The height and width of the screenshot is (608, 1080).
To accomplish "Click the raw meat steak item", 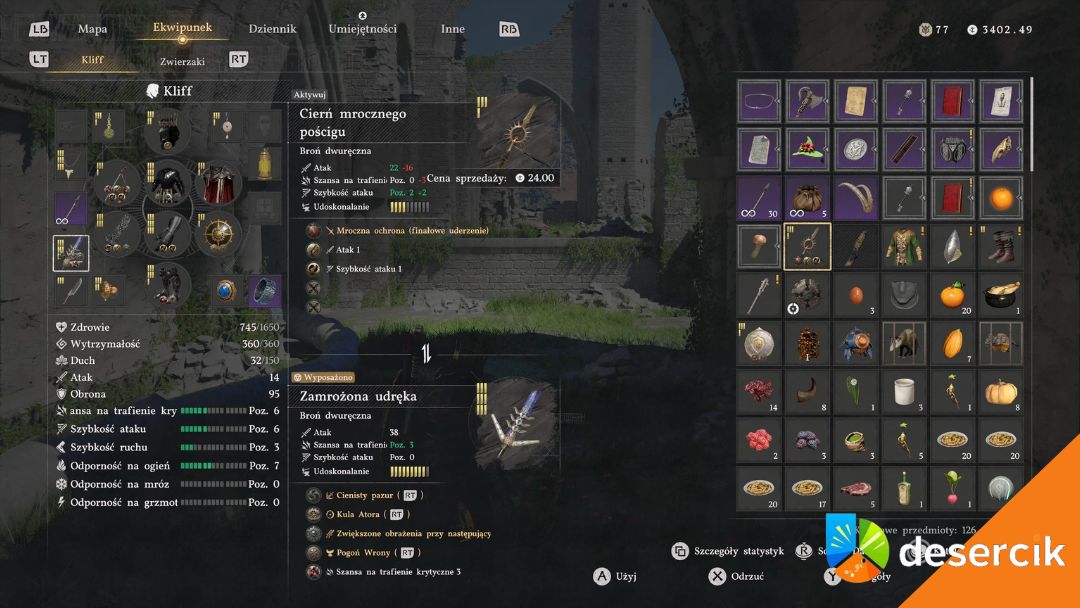I will 858,489.
